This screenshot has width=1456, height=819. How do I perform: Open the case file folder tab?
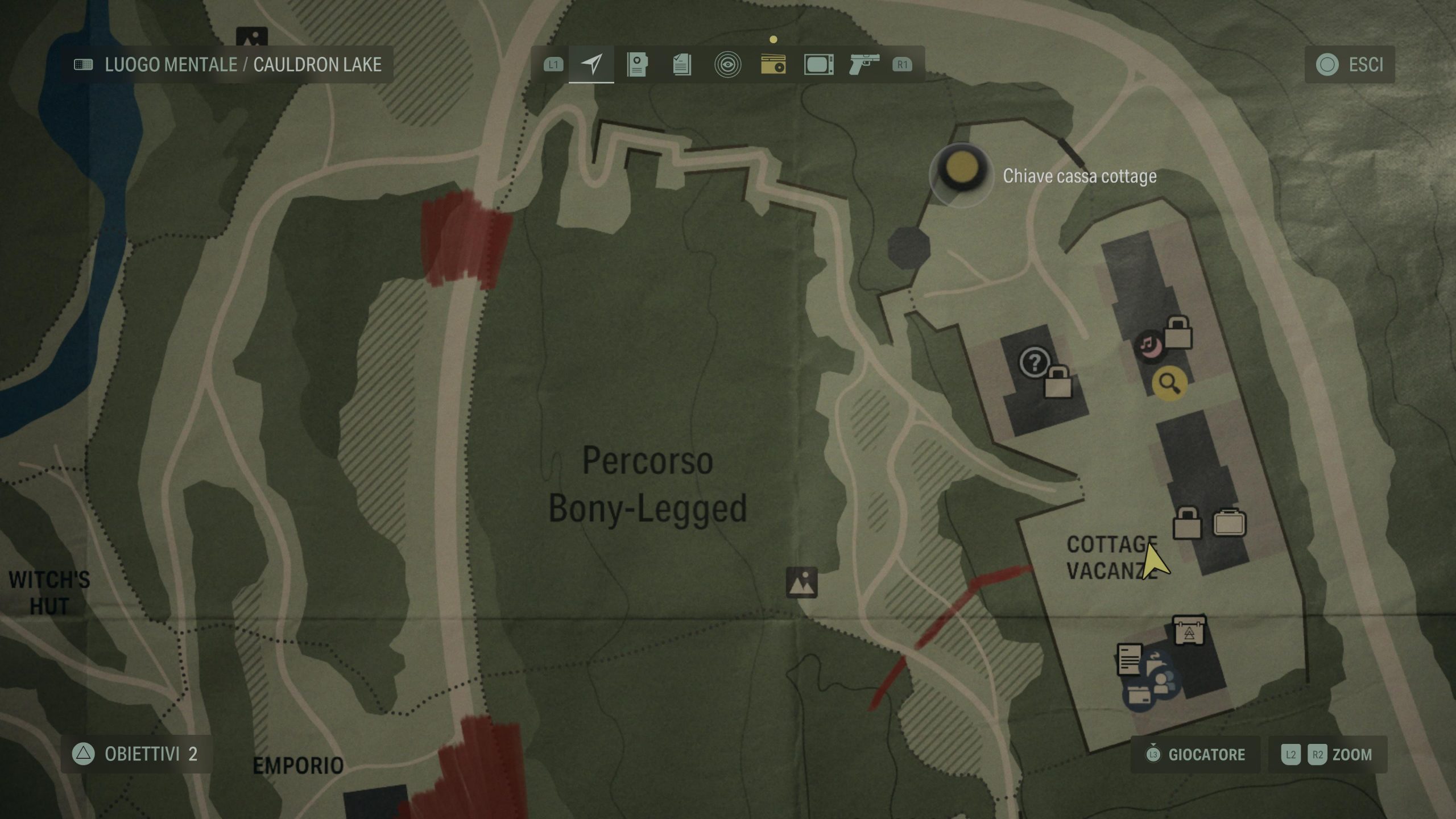point(637,64)
